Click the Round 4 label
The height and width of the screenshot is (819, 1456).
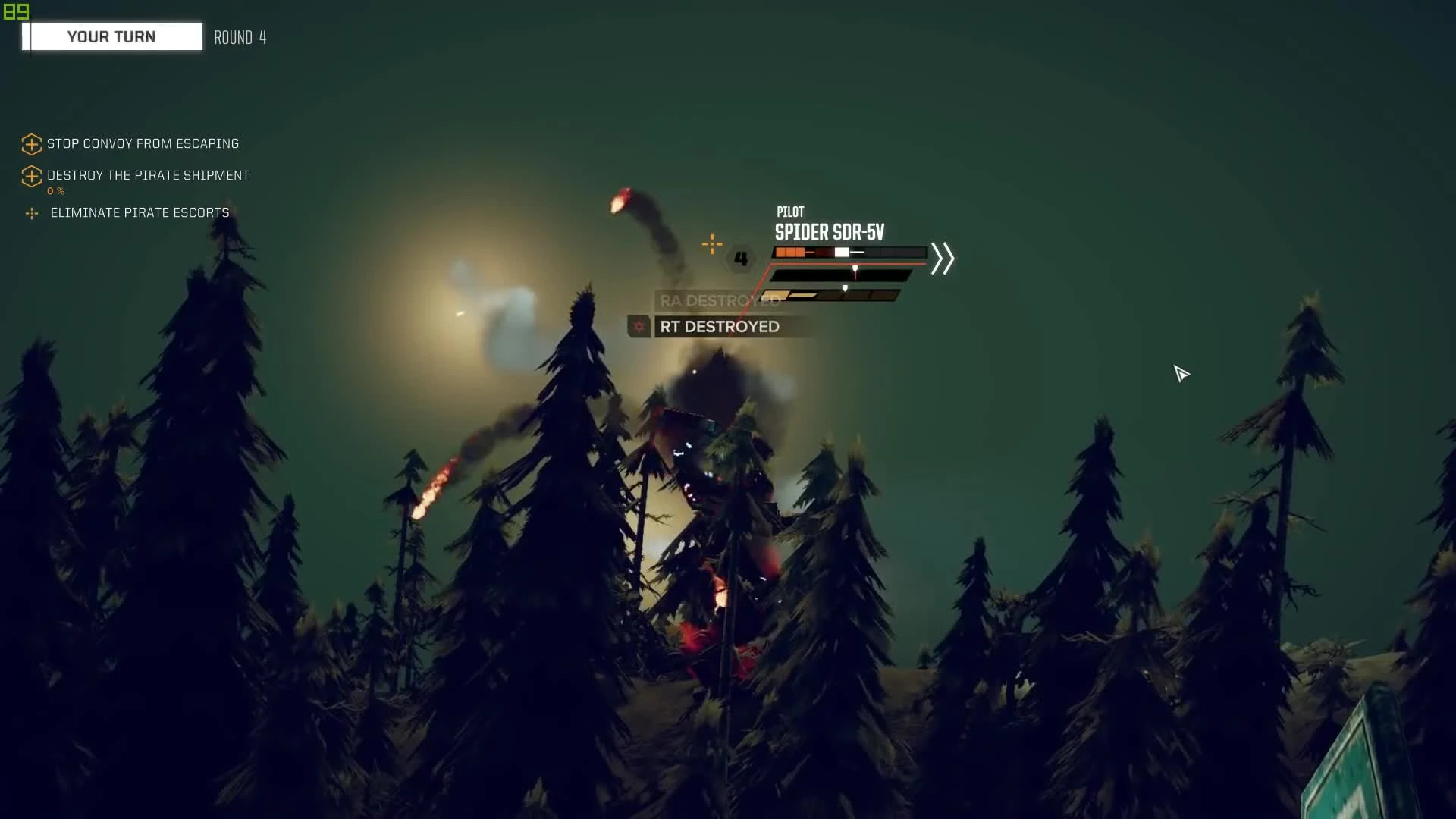click(240, 37)
